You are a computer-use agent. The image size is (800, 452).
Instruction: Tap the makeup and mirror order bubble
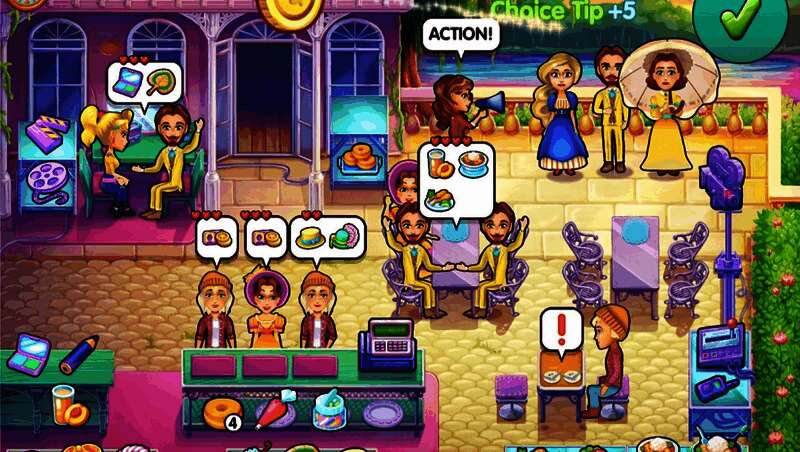click(144, 80)
